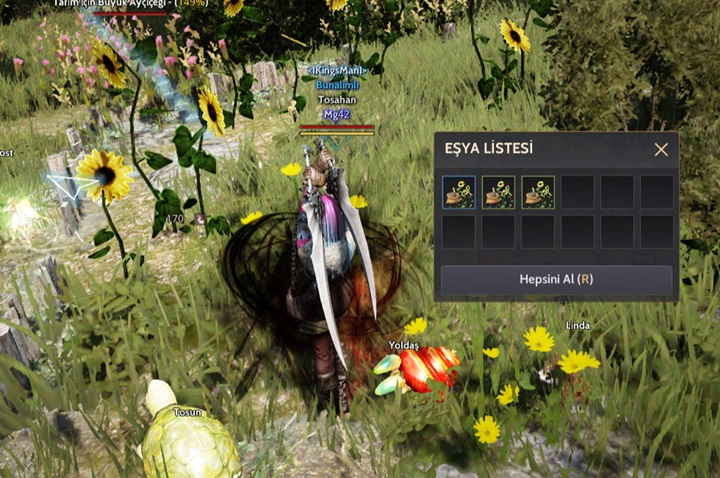Click the Hepsini Al loot-all button
This screenshot has width=720, height=478.
tap(557, 280)
